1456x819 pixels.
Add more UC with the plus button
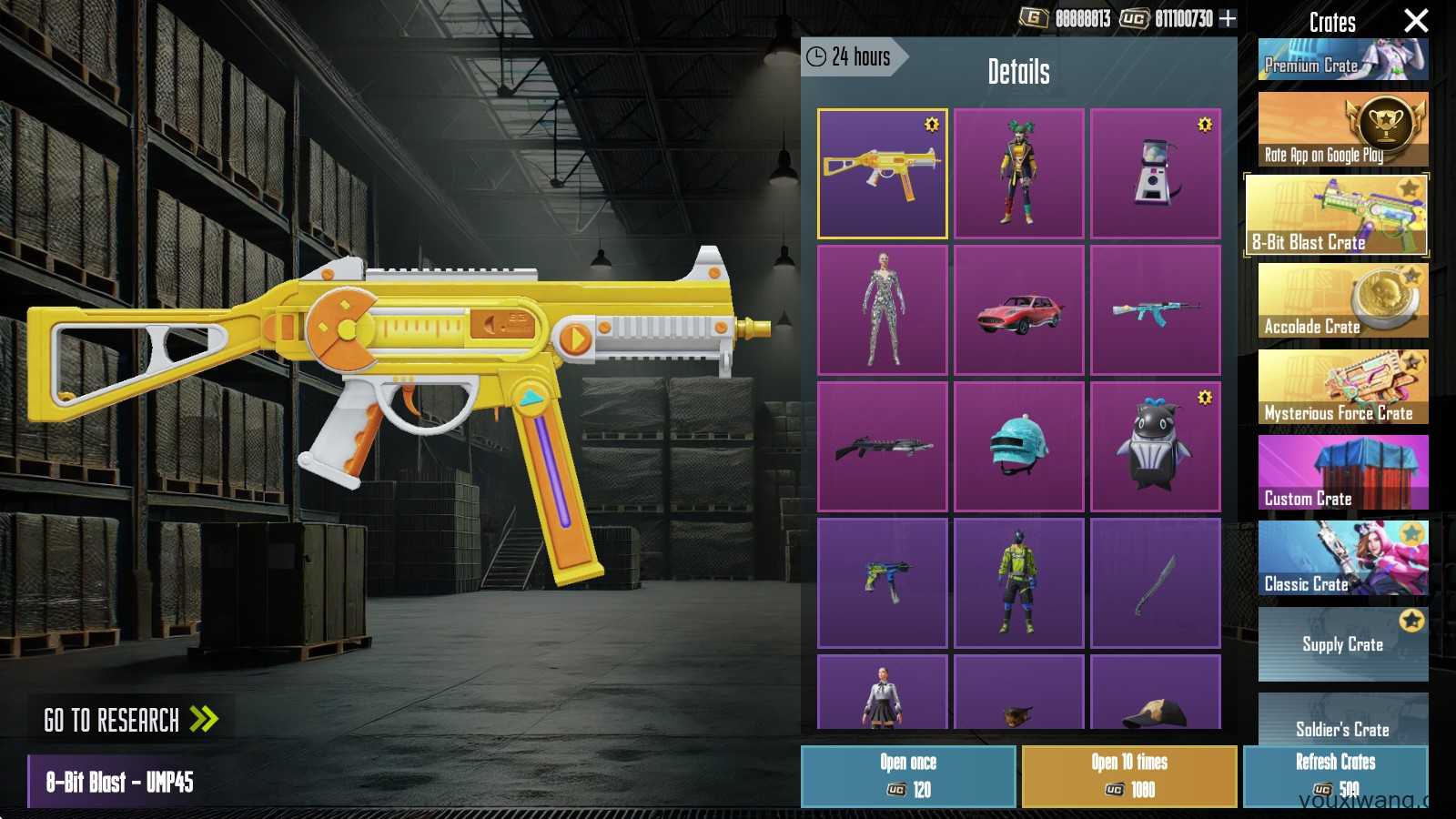pos(1228,18)
